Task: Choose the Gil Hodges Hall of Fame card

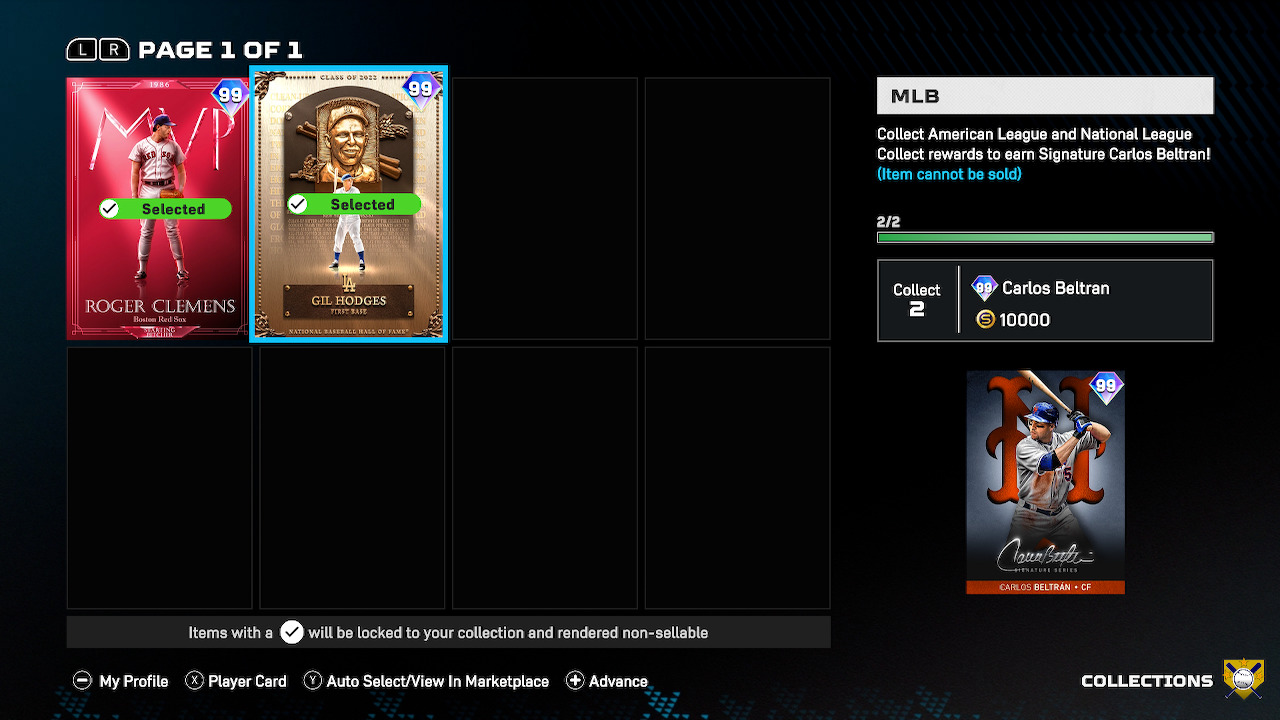Action: (348, 205)
